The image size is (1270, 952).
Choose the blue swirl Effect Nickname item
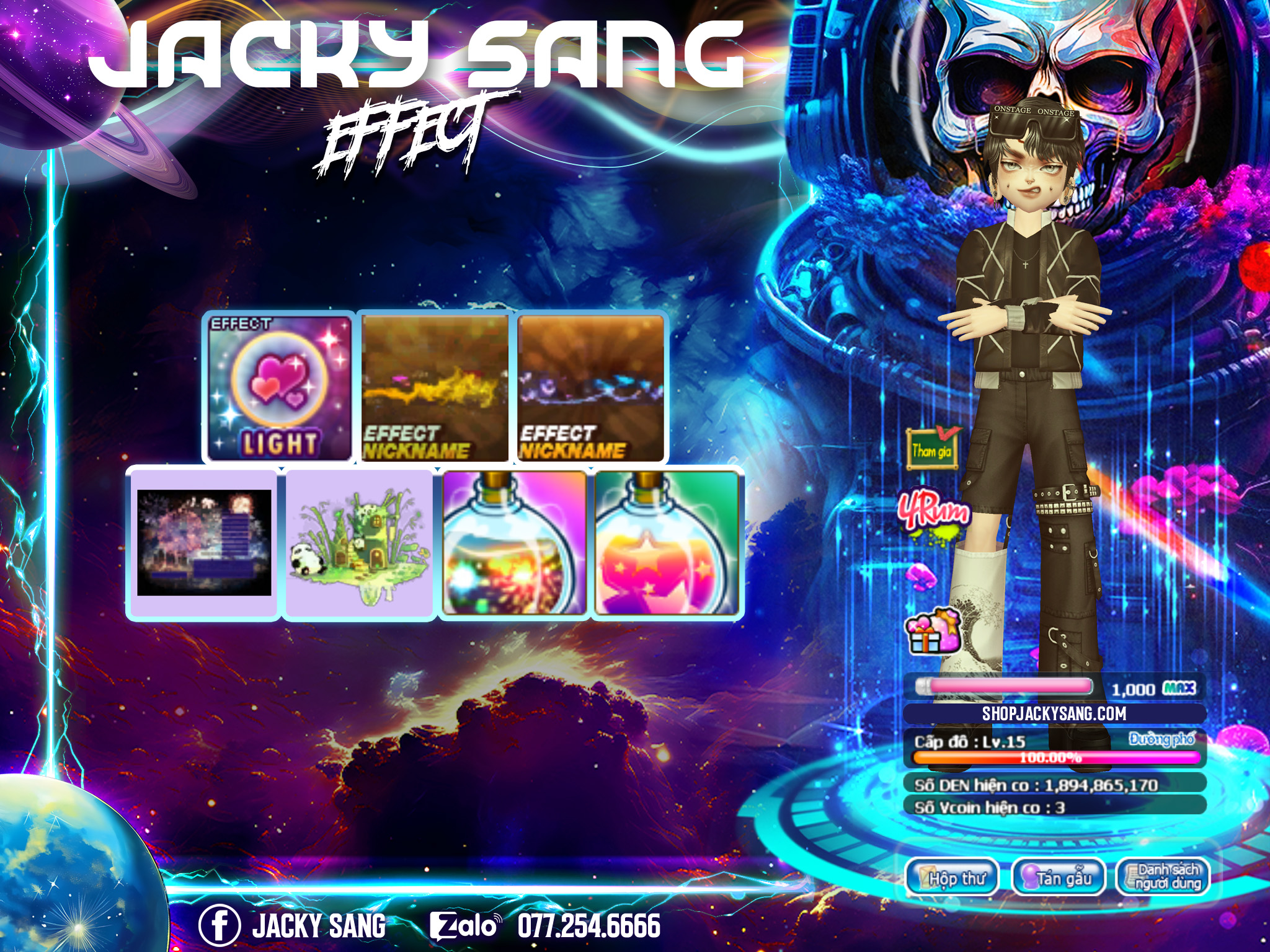(590, 388)
